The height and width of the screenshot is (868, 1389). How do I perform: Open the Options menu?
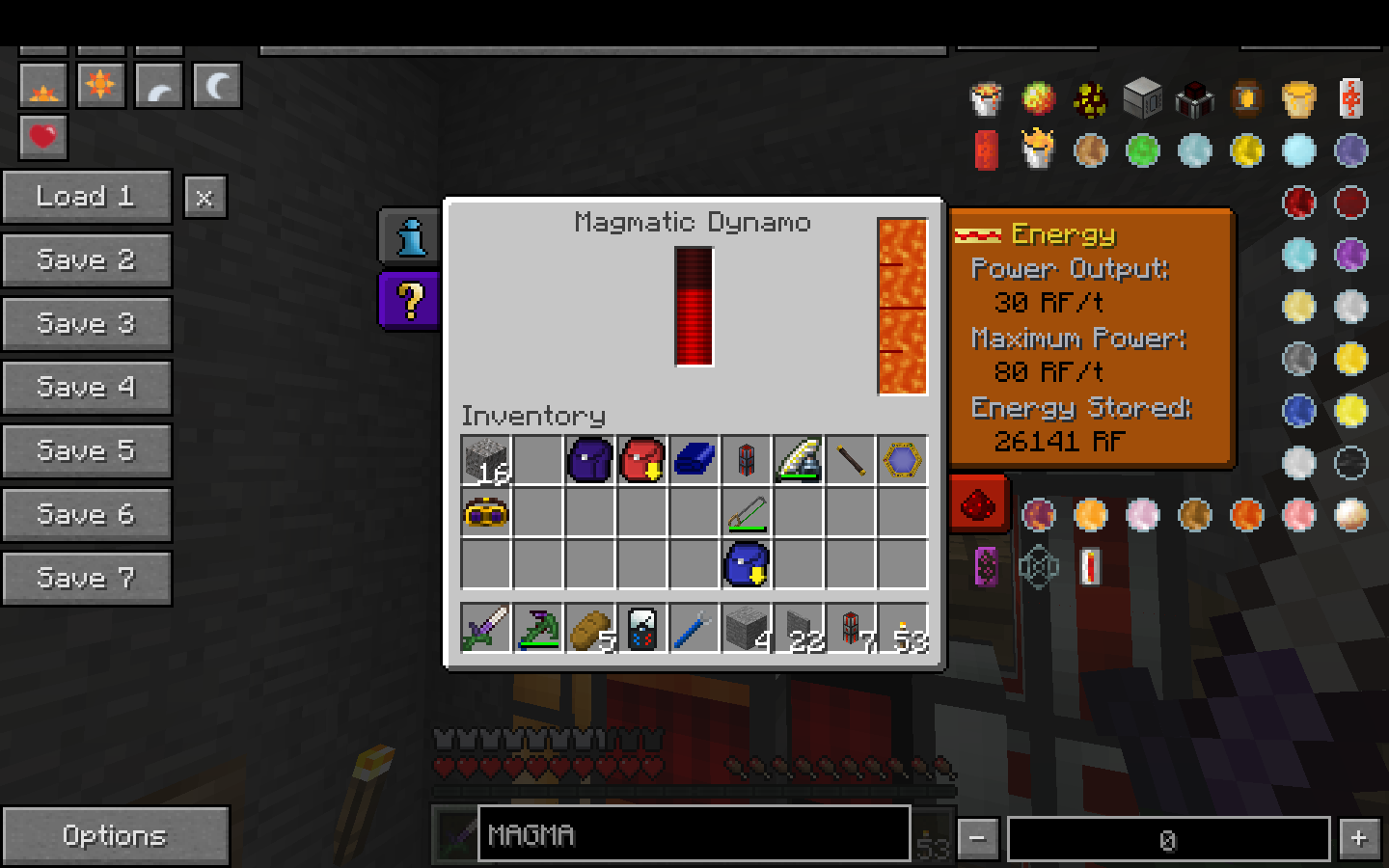tap(115, 835)
